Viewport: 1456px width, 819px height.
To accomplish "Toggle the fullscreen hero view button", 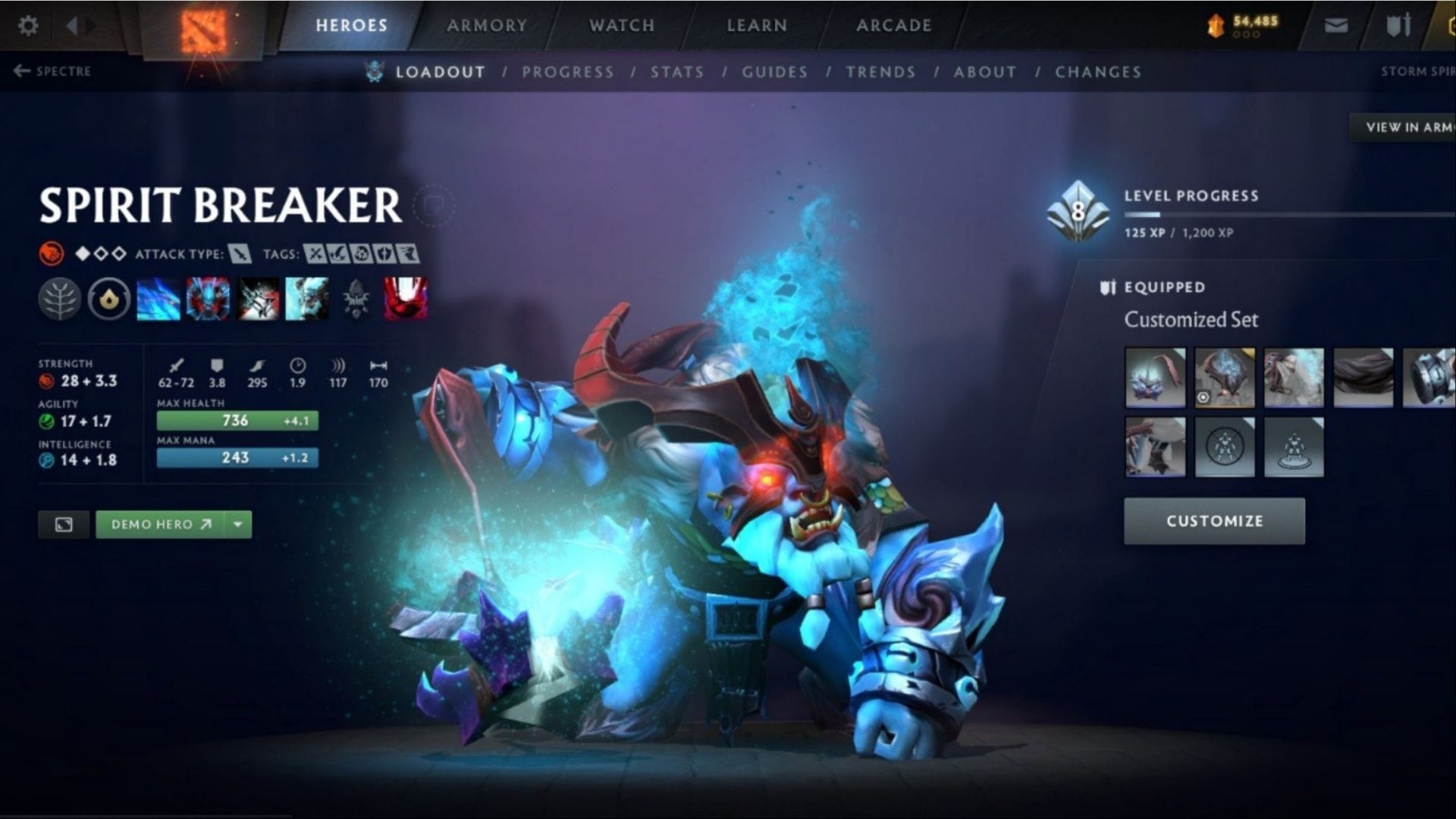I will [x=64, y=524].
